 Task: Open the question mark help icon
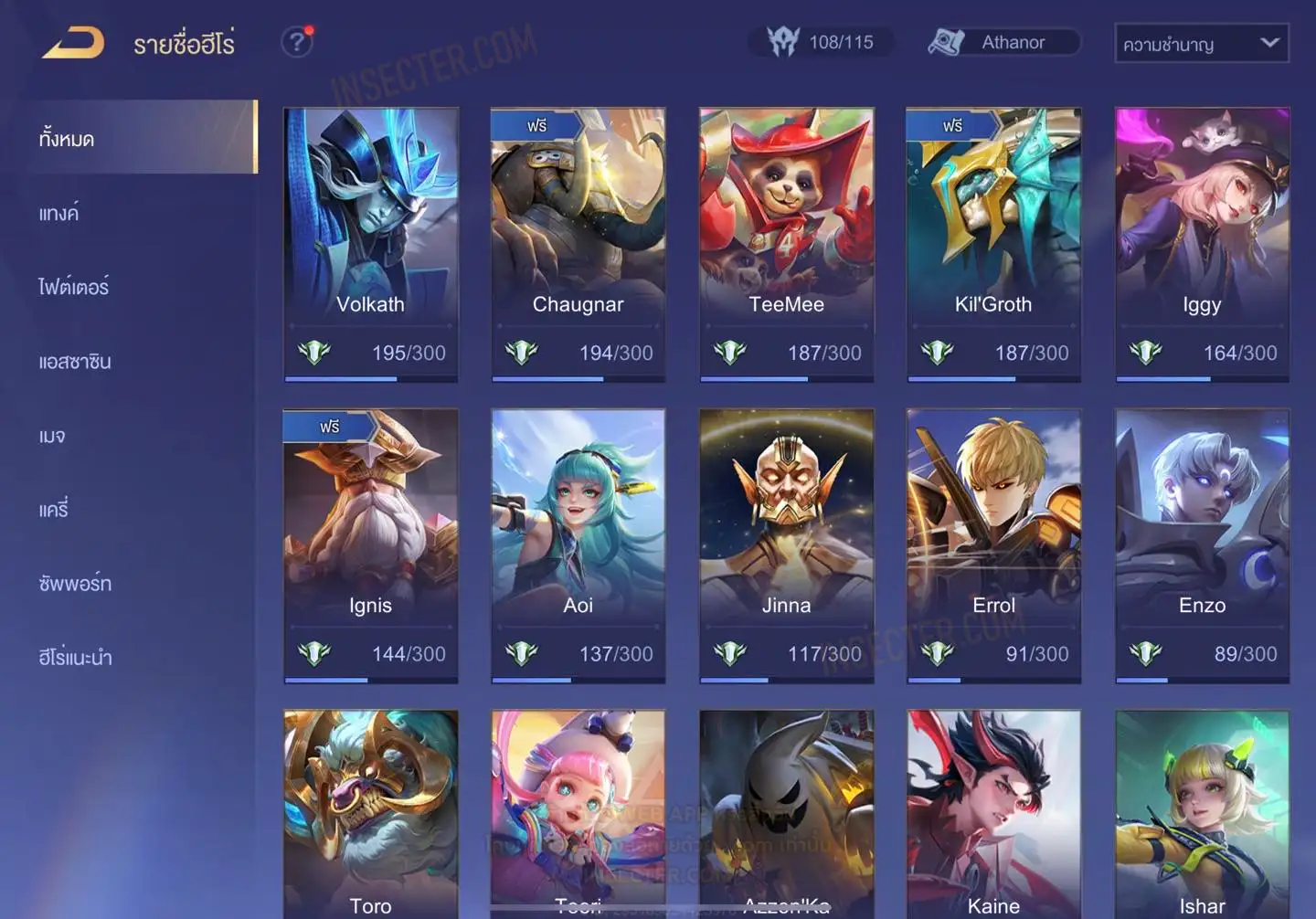point(297,42)
